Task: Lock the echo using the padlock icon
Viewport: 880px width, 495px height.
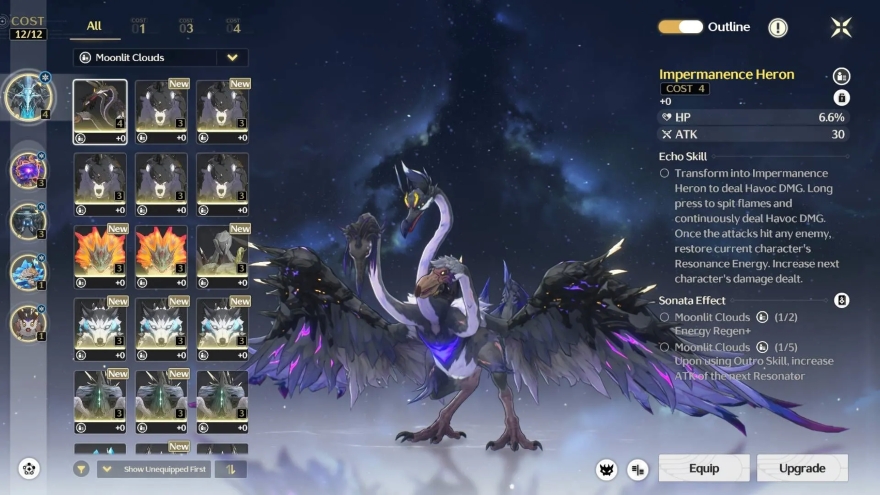Action: [841, 97]
